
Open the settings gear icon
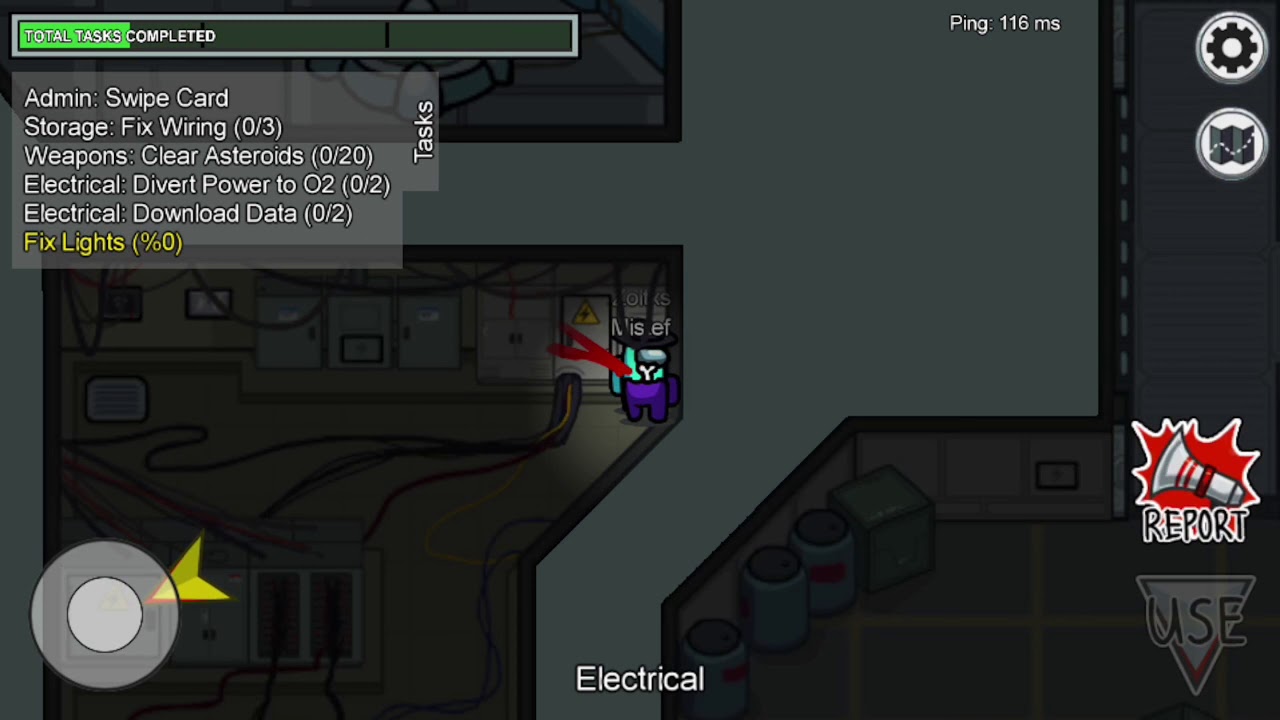[x=1231, y=47]
